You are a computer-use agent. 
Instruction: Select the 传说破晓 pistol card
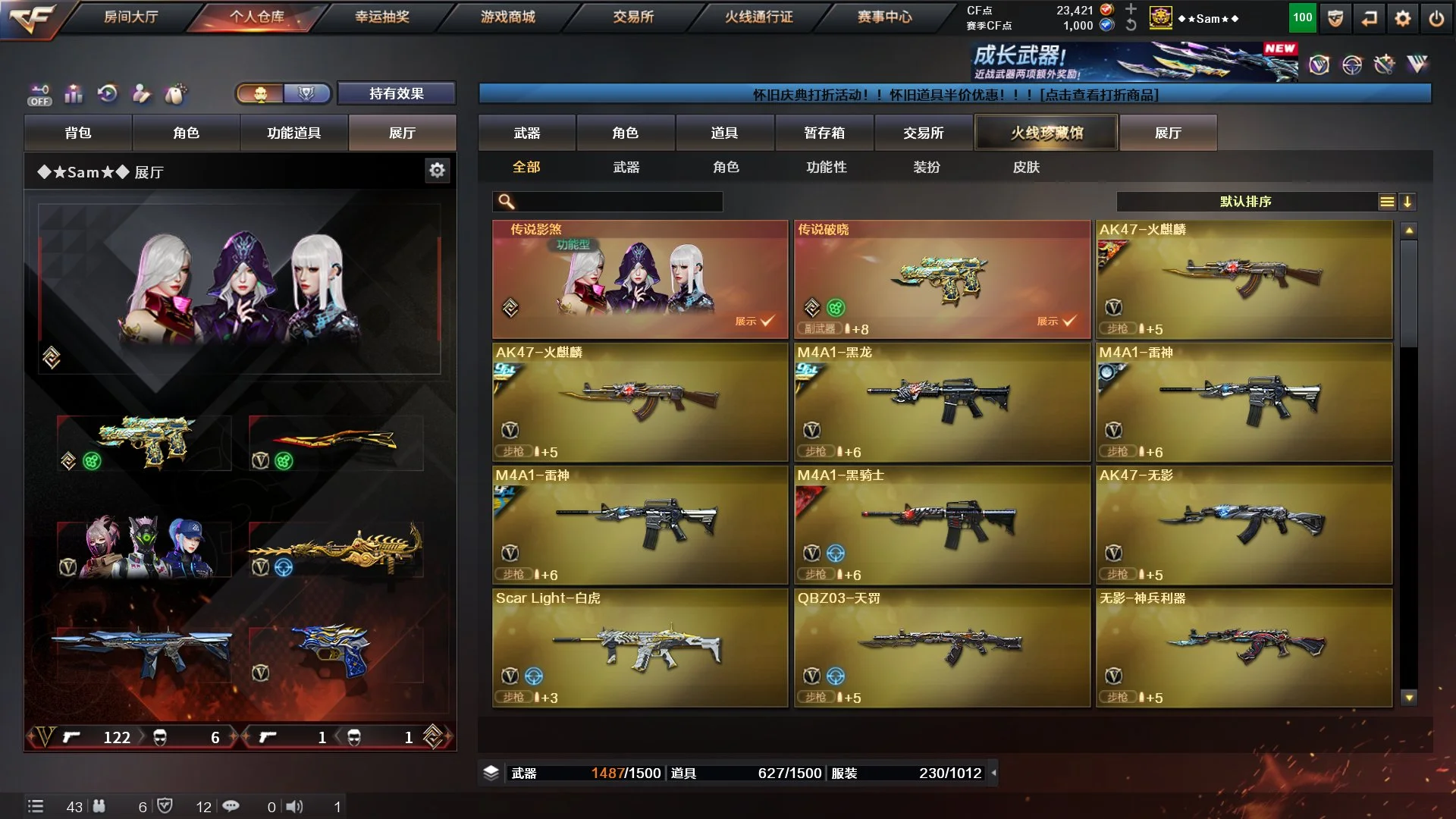[942, 279]
